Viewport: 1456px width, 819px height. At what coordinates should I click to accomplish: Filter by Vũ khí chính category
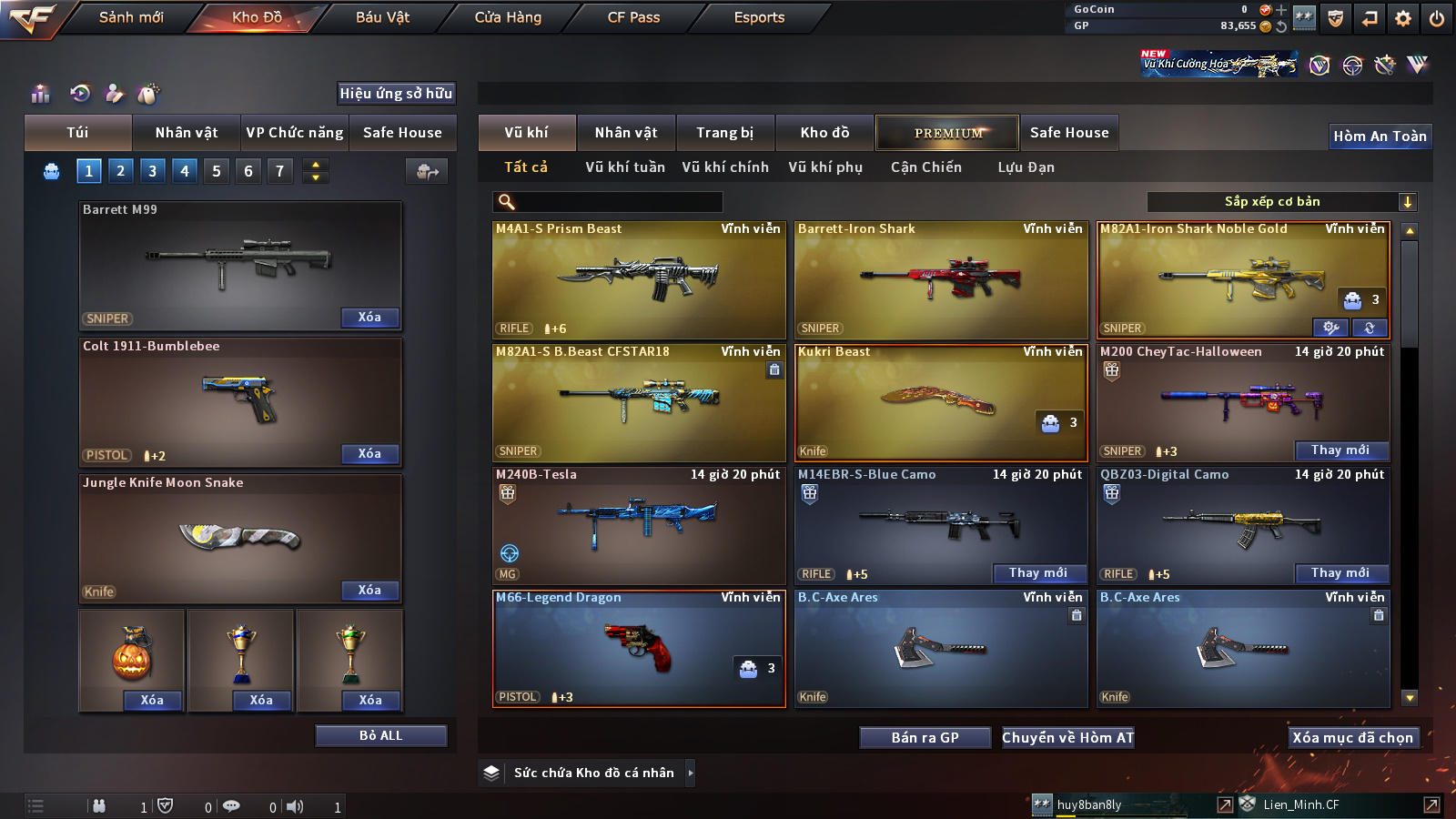tap(724, 167)
